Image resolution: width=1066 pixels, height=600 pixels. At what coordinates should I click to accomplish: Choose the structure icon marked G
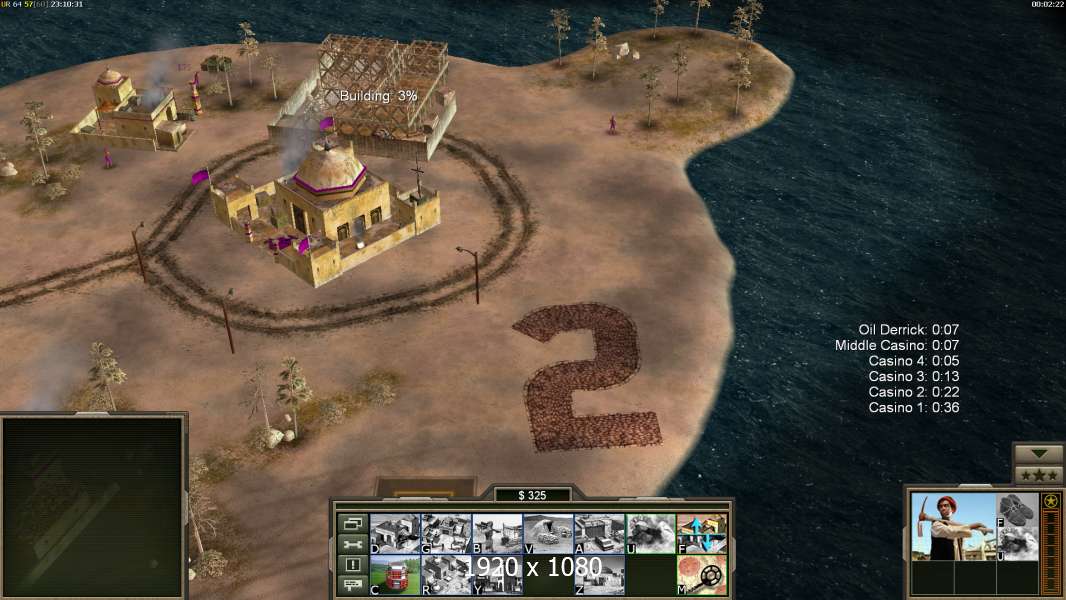(446, 533)
